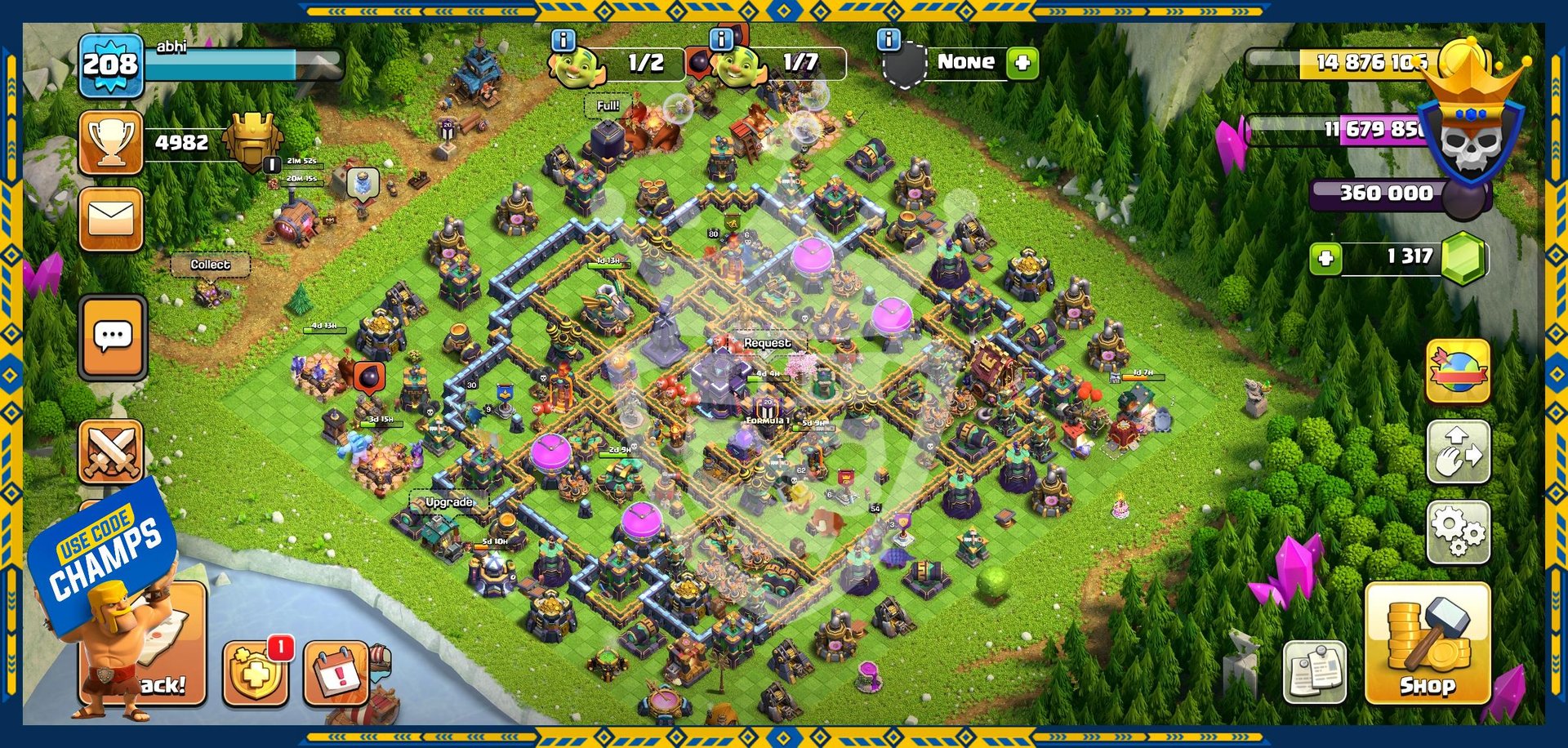This screenshot has width=1568, height=748.
Task: Open the world globe events button
Action: (x=1459, y=372)
